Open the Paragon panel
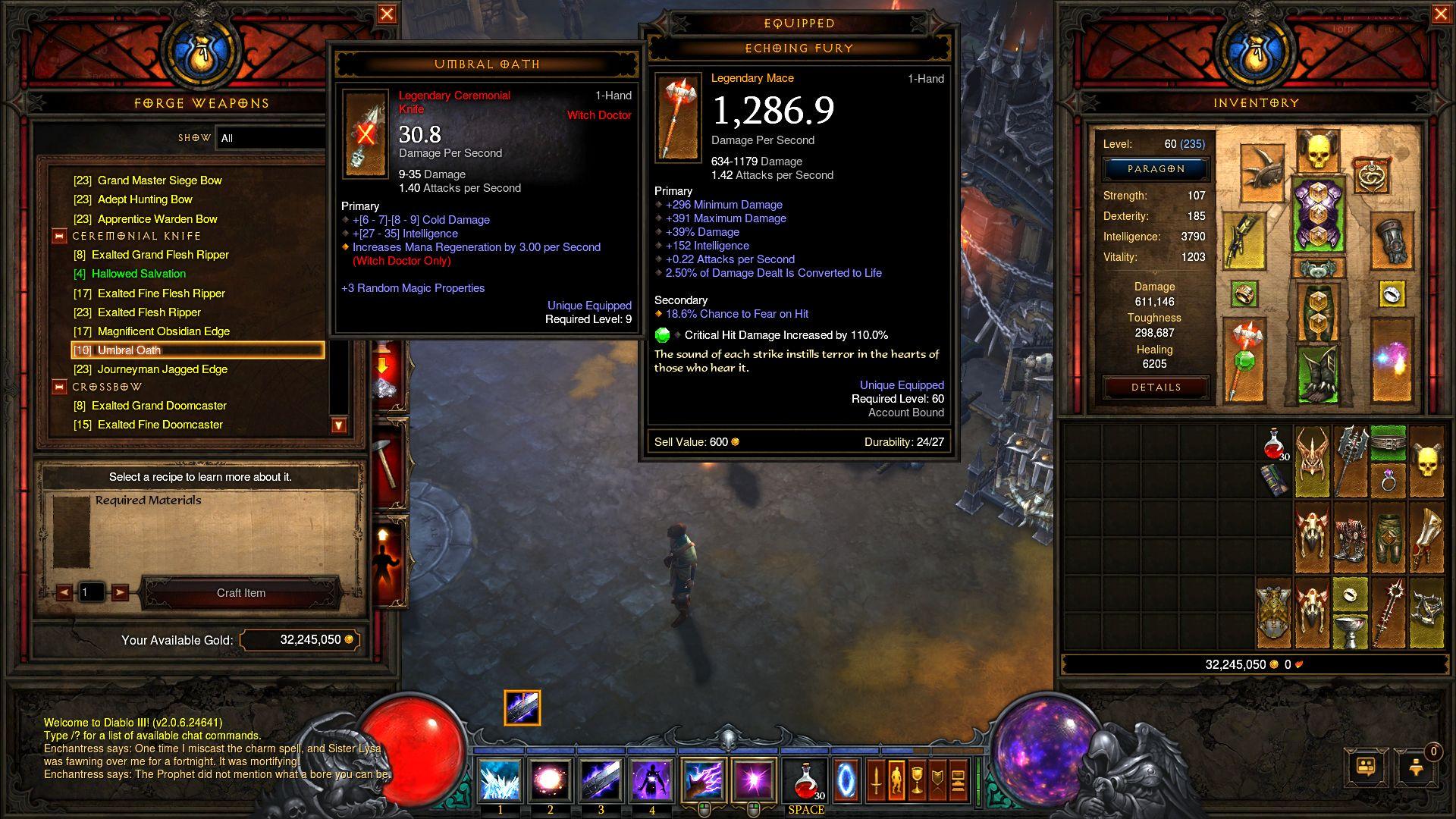The height and width of the screenshot is (819, 1456). pyautogui.click(x=1156, y=169)
